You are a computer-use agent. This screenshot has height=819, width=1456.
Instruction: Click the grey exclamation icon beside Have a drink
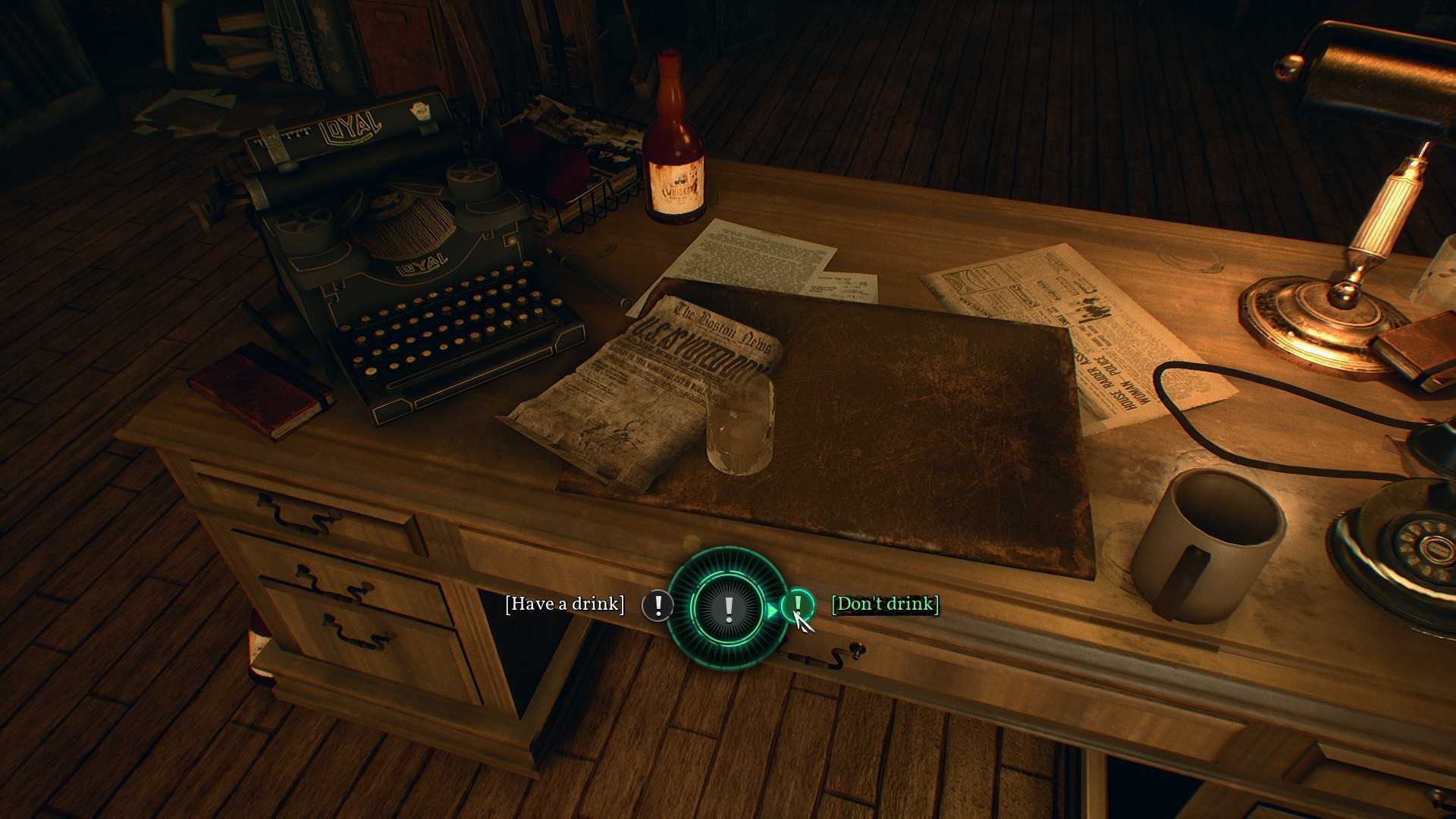click(657, 605)
